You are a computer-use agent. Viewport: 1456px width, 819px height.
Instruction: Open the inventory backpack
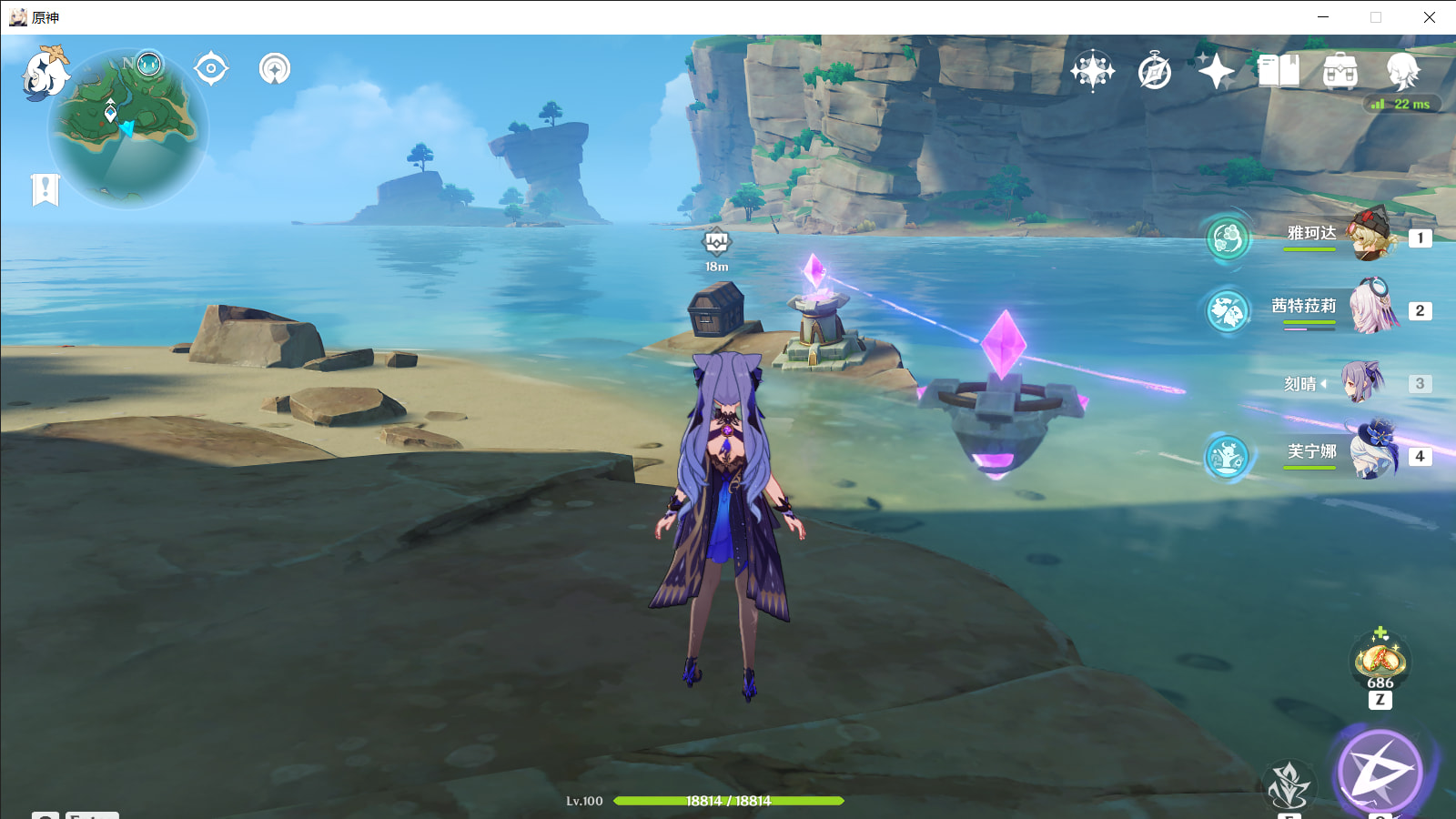click(x=1340, y=71)
